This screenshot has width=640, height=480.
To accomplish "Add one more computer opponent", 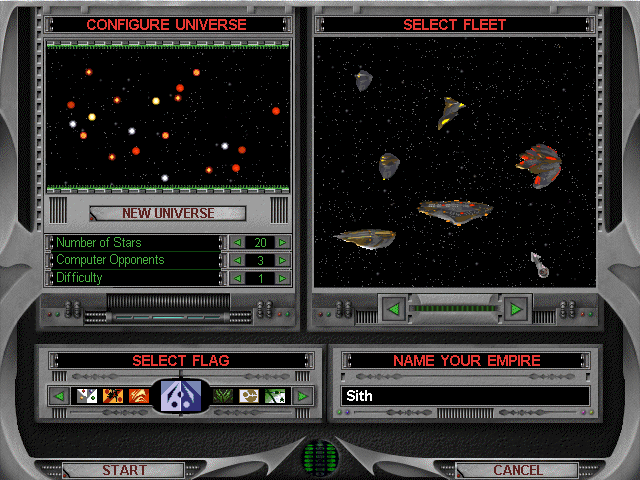I will 283,260.
